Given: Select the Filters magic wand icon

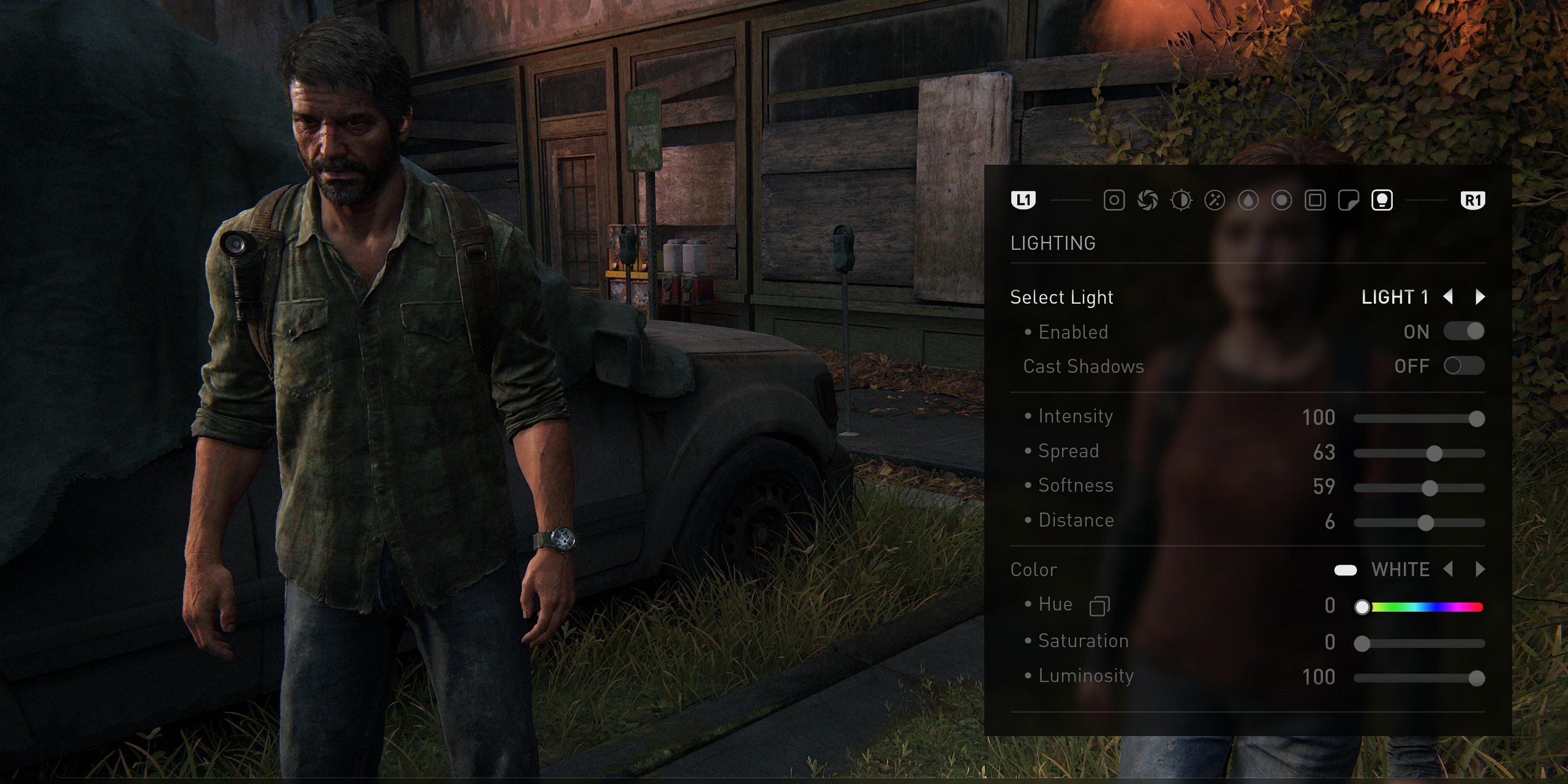Looking at the screenshot, I should [x=1215, y=201].
